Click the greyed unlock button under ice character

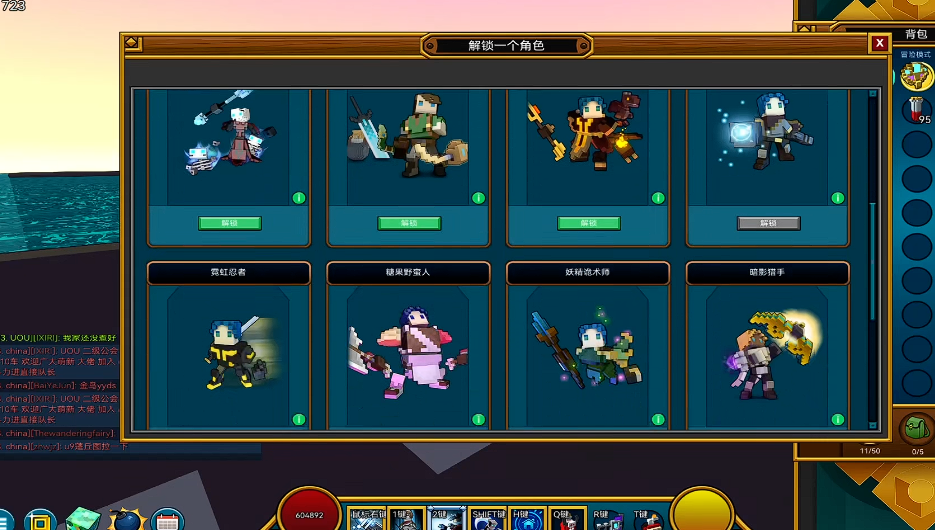pos(768,223)
